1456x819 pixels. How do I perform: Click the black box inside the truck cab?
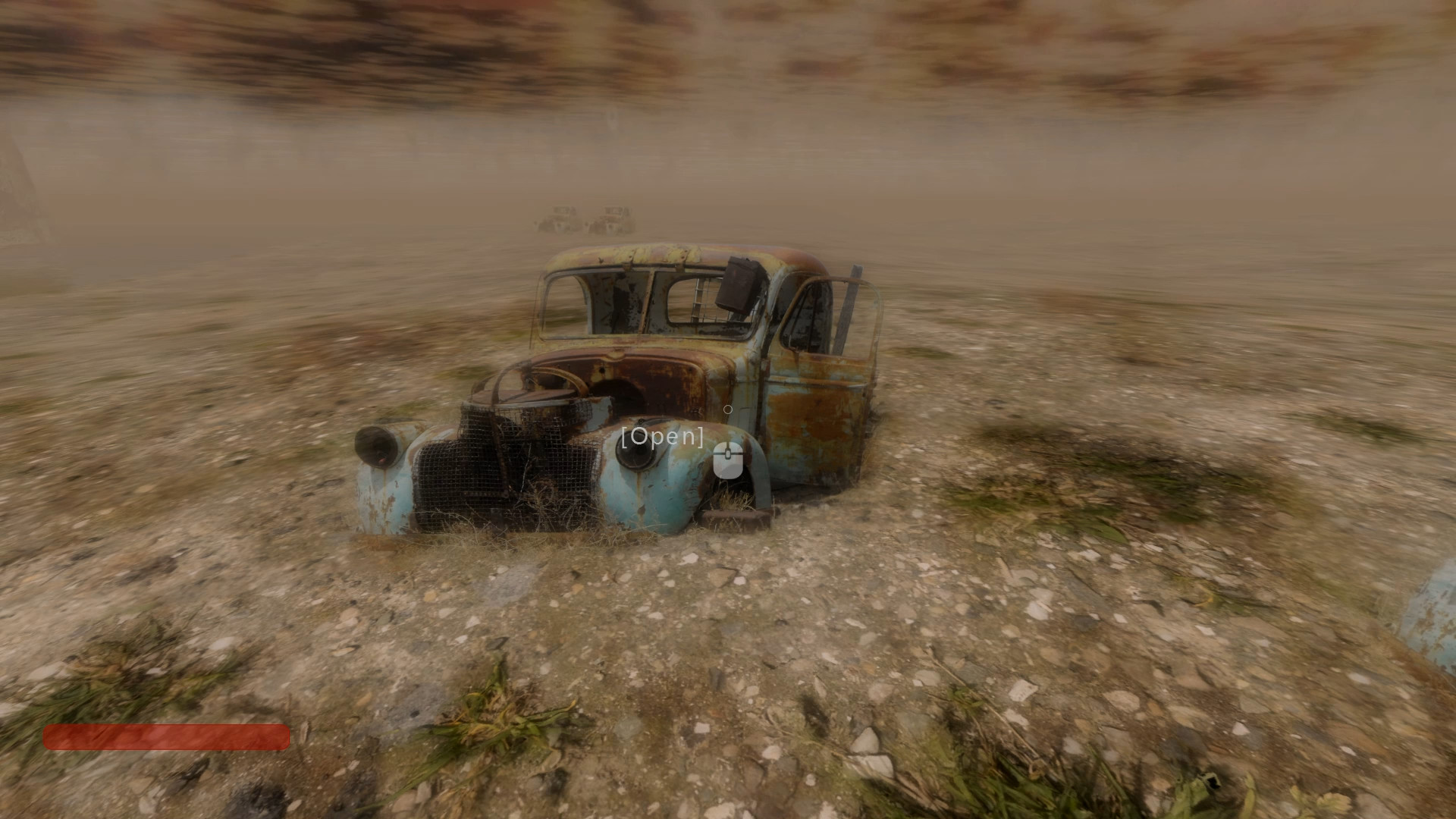tap(739, 287)
